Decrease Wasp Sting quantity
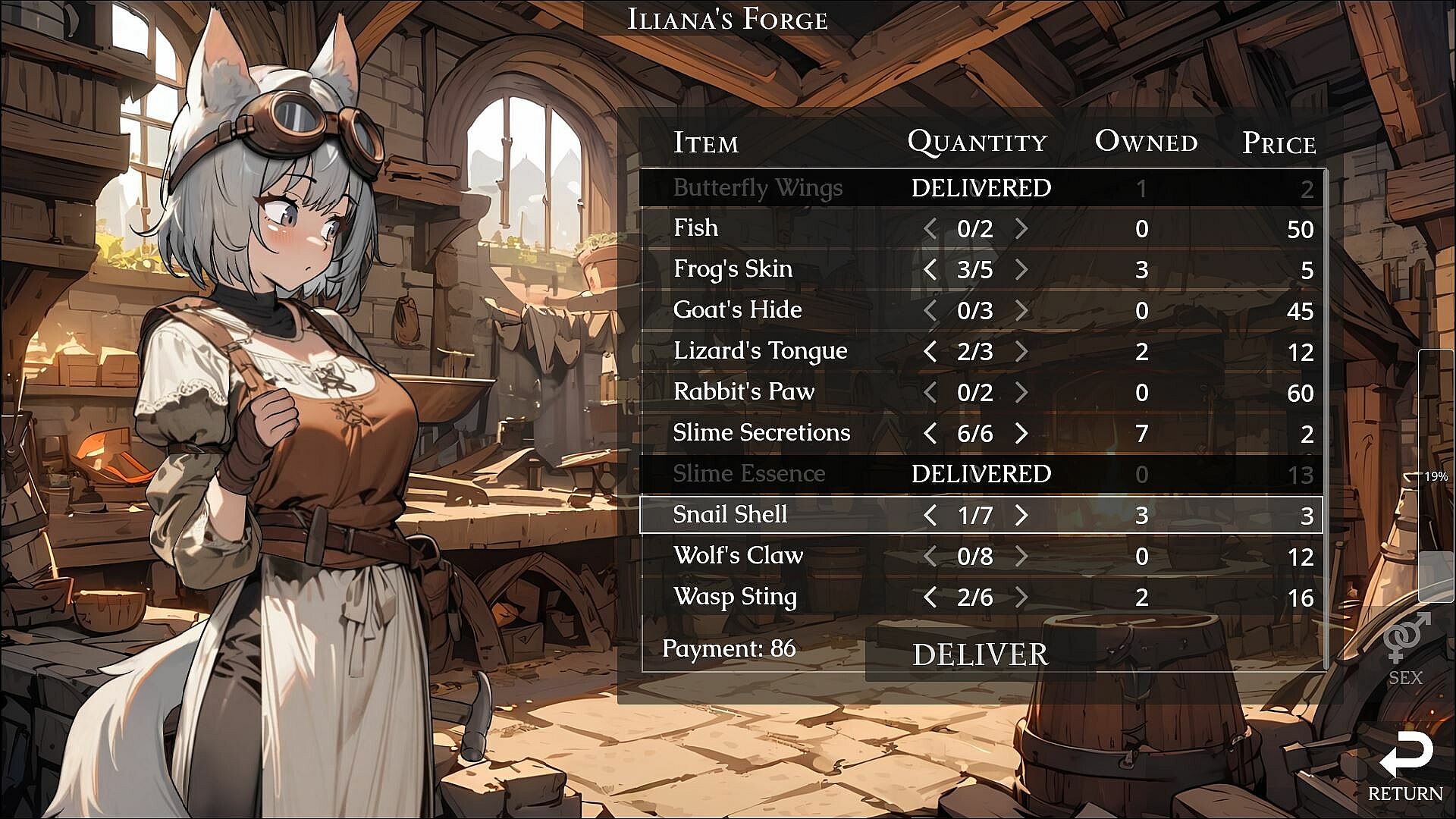The image size is (1456, 819). pos(930,597)
